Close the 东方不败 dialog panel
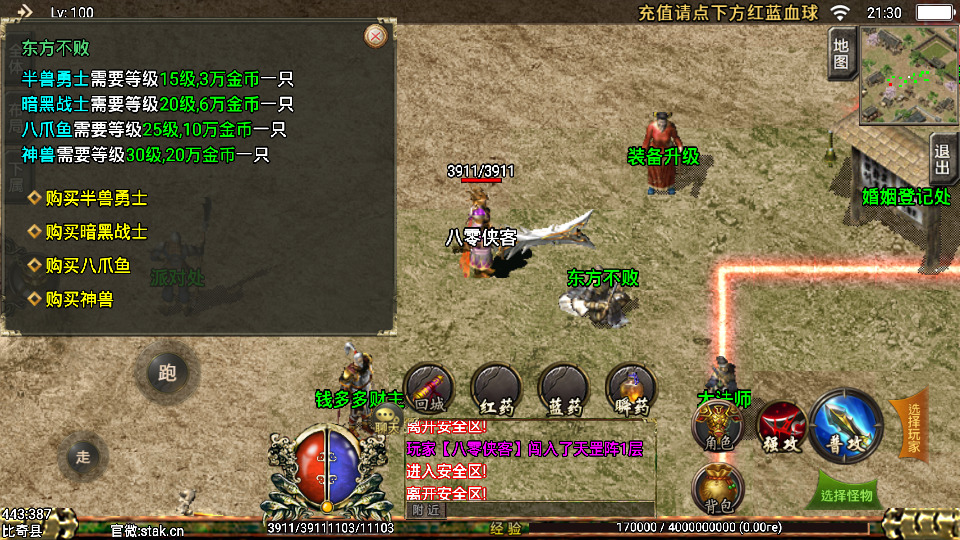960x540 pixels. [376, 37]
